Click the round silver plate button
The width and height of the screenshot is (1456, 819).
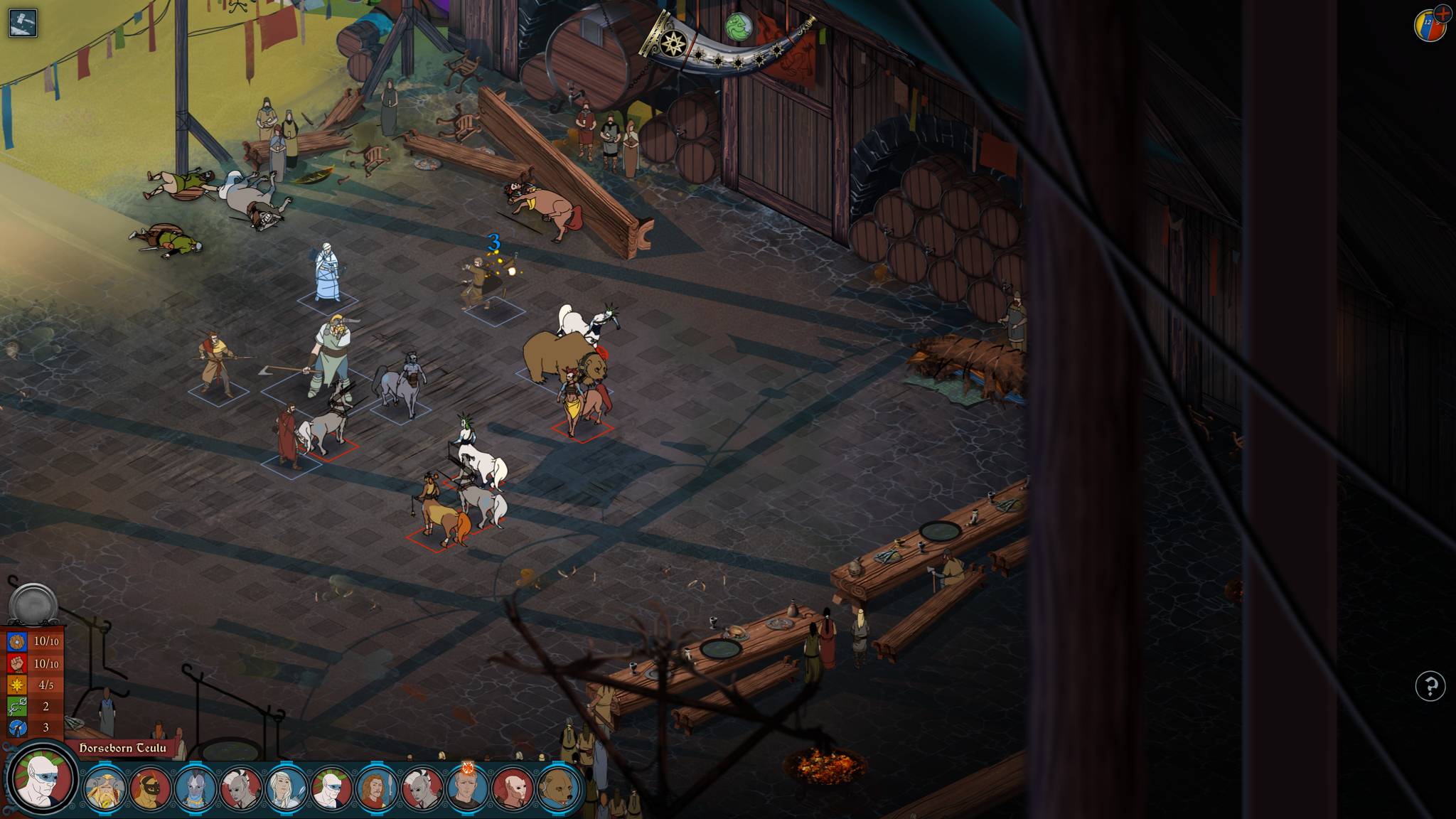[x=33, y=604]
